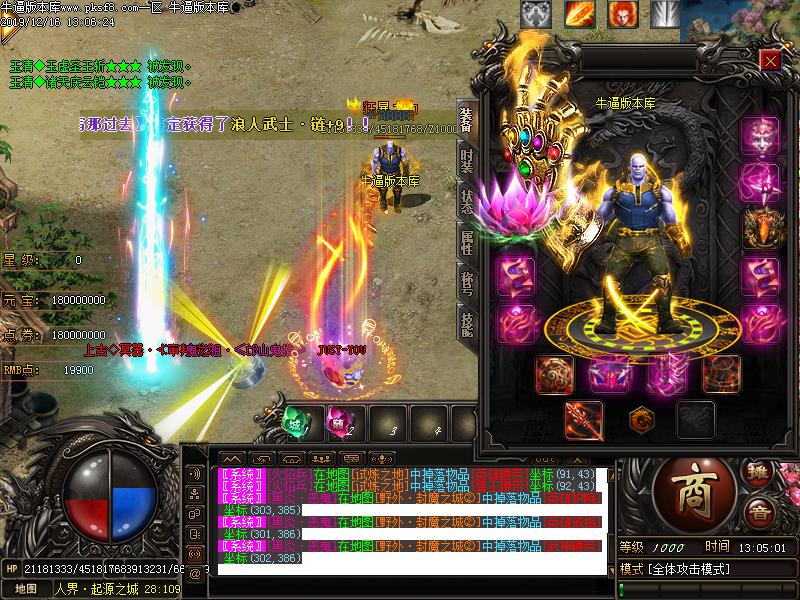This screenshot has width=800, height=600.
Task: Change the attack mode 全体攻击模式
Action: 688,569
